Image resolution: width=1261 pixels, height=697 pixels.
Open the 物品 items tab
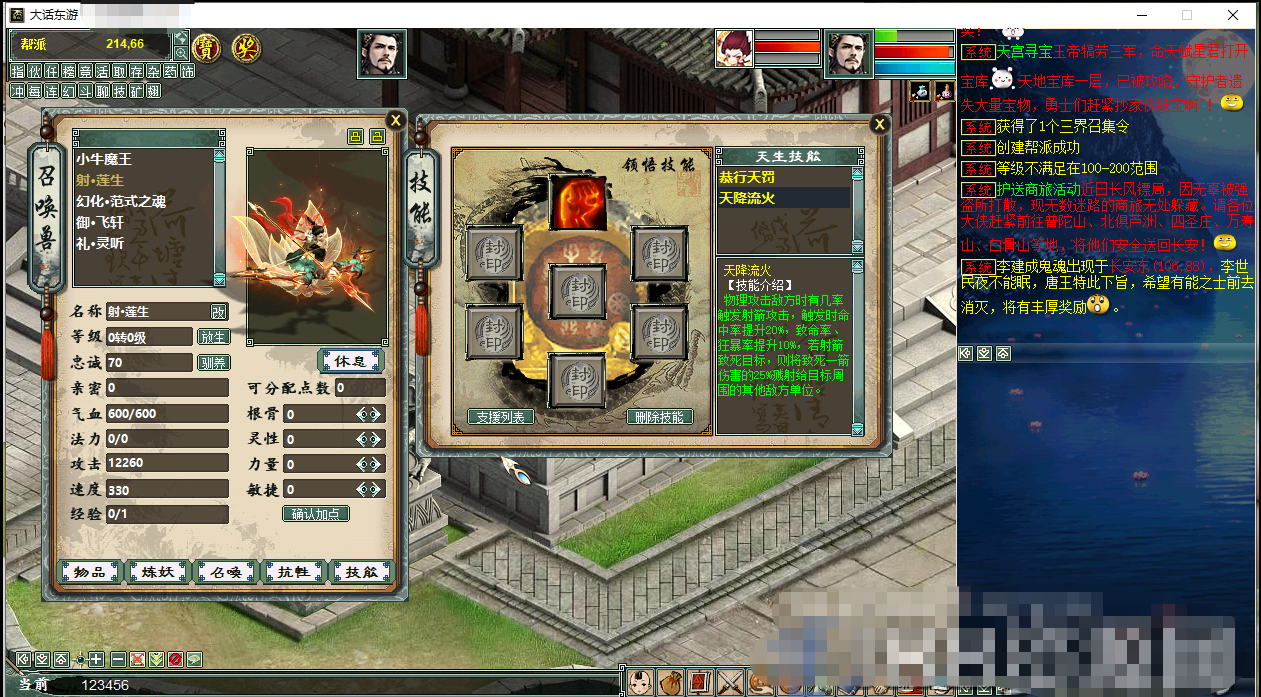[90, 572]
